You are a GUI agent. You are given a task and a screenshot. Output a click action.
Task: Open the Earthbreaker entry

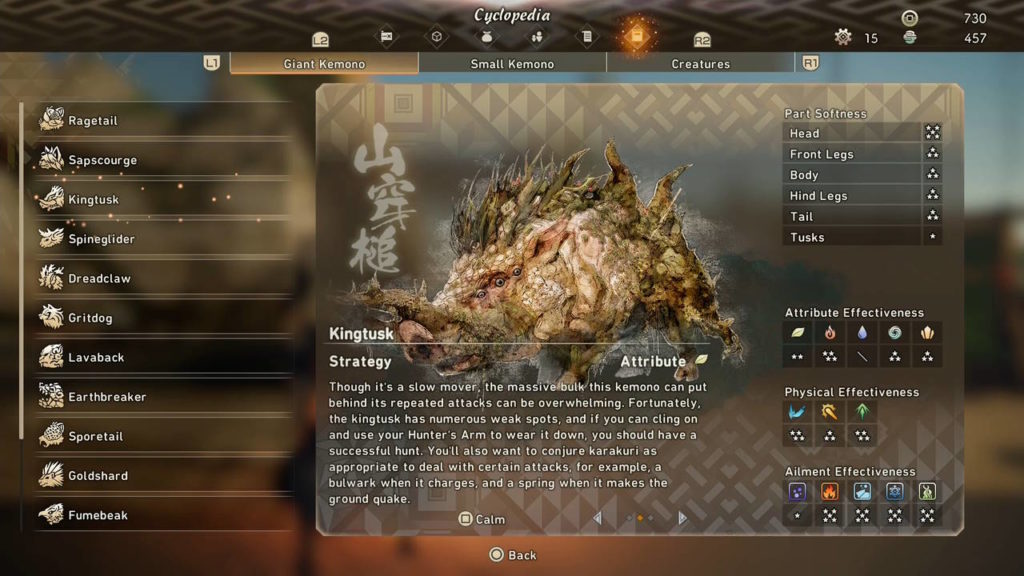point(107,397)
